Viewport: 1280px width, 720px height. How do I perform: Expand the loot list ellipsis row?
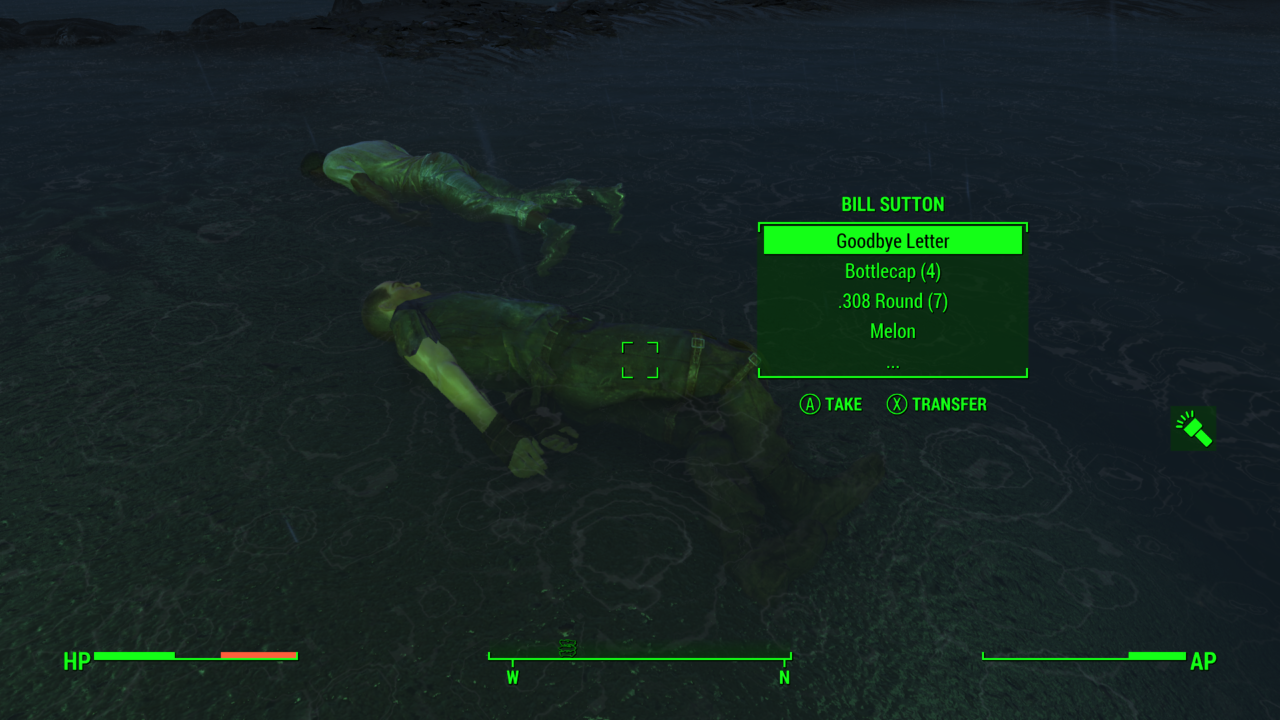pos(893,362)
